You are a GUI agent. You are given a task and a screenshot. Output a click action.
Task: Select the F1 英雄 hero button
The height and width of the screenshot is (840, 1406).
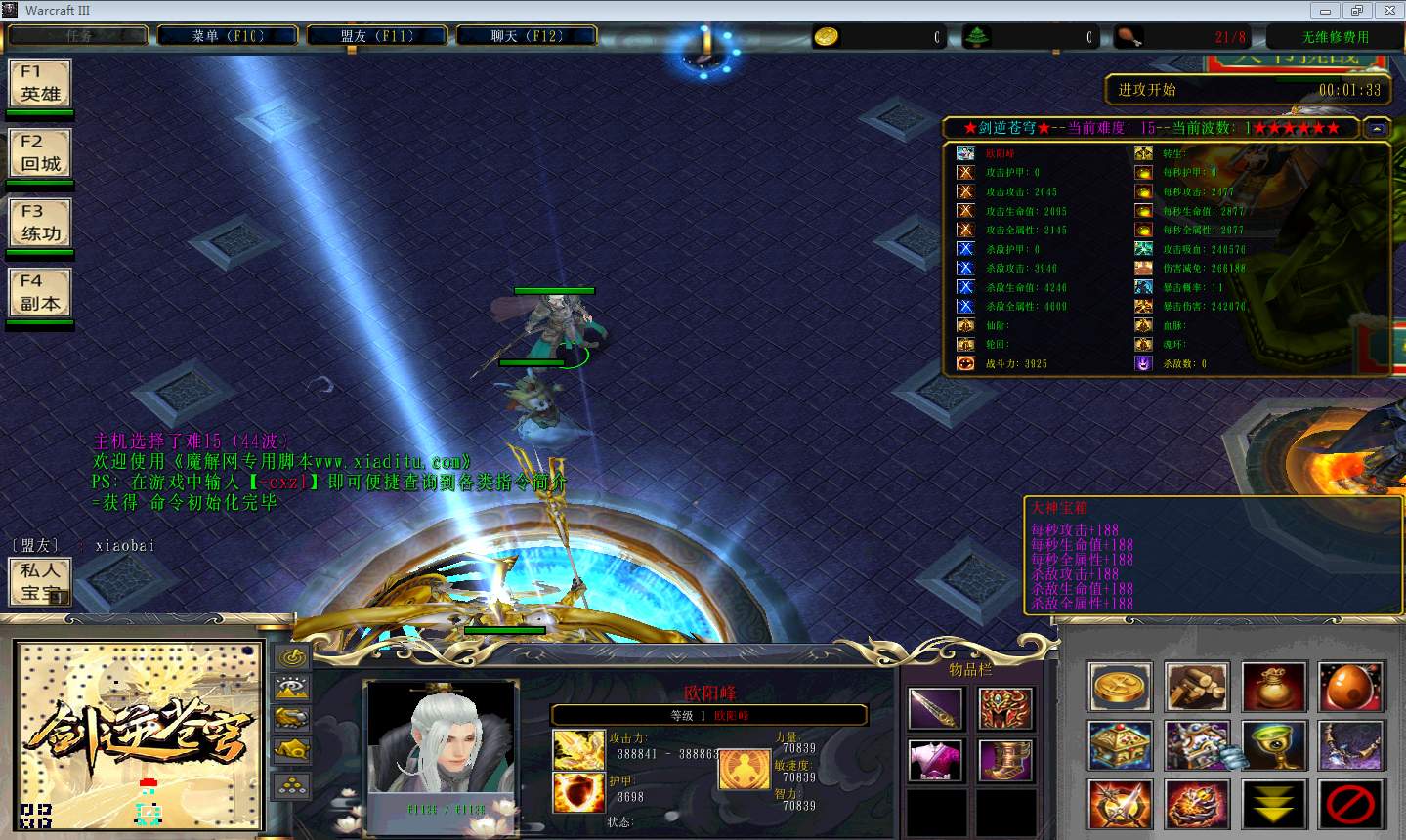pyautogui.click(x=40, y=83)
